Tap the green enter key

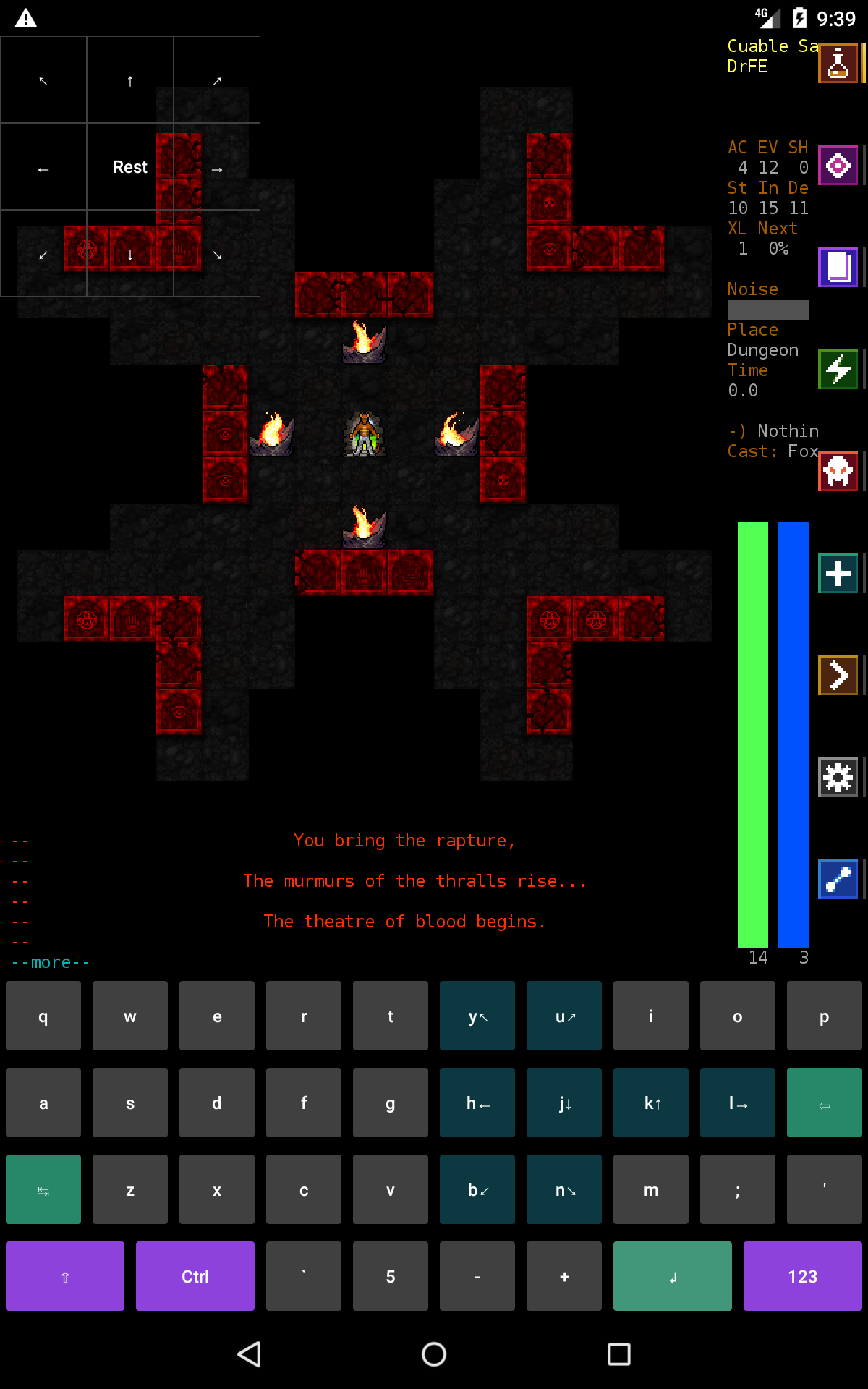point(672,1276)
